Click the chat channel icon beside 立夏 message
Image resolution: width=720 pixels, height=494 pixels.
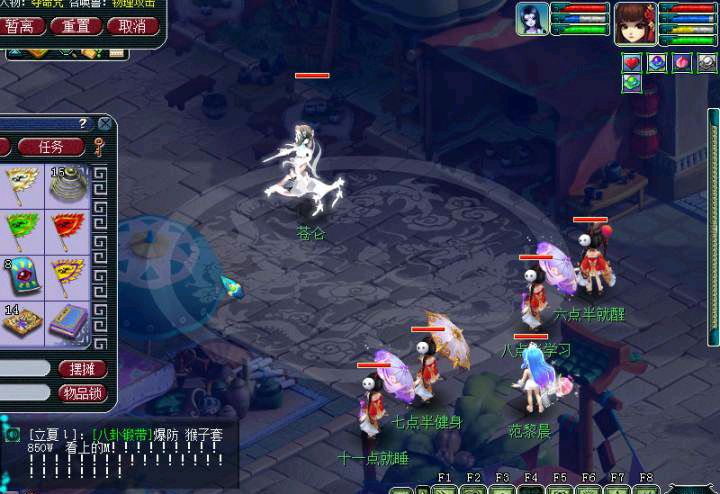(11, 434)
